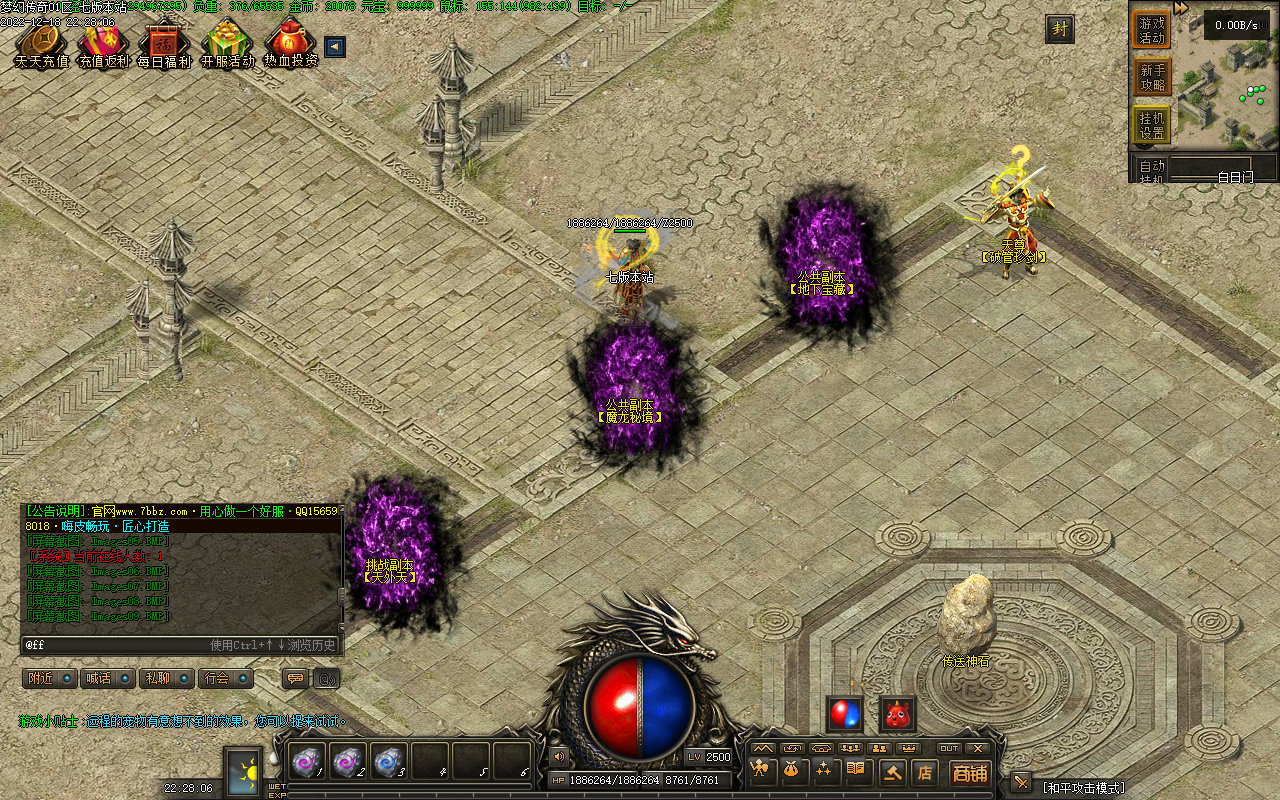Switch chat to the 喊话 shout channel
Screen dimensions: 1280x800
[x=107, y=679]
